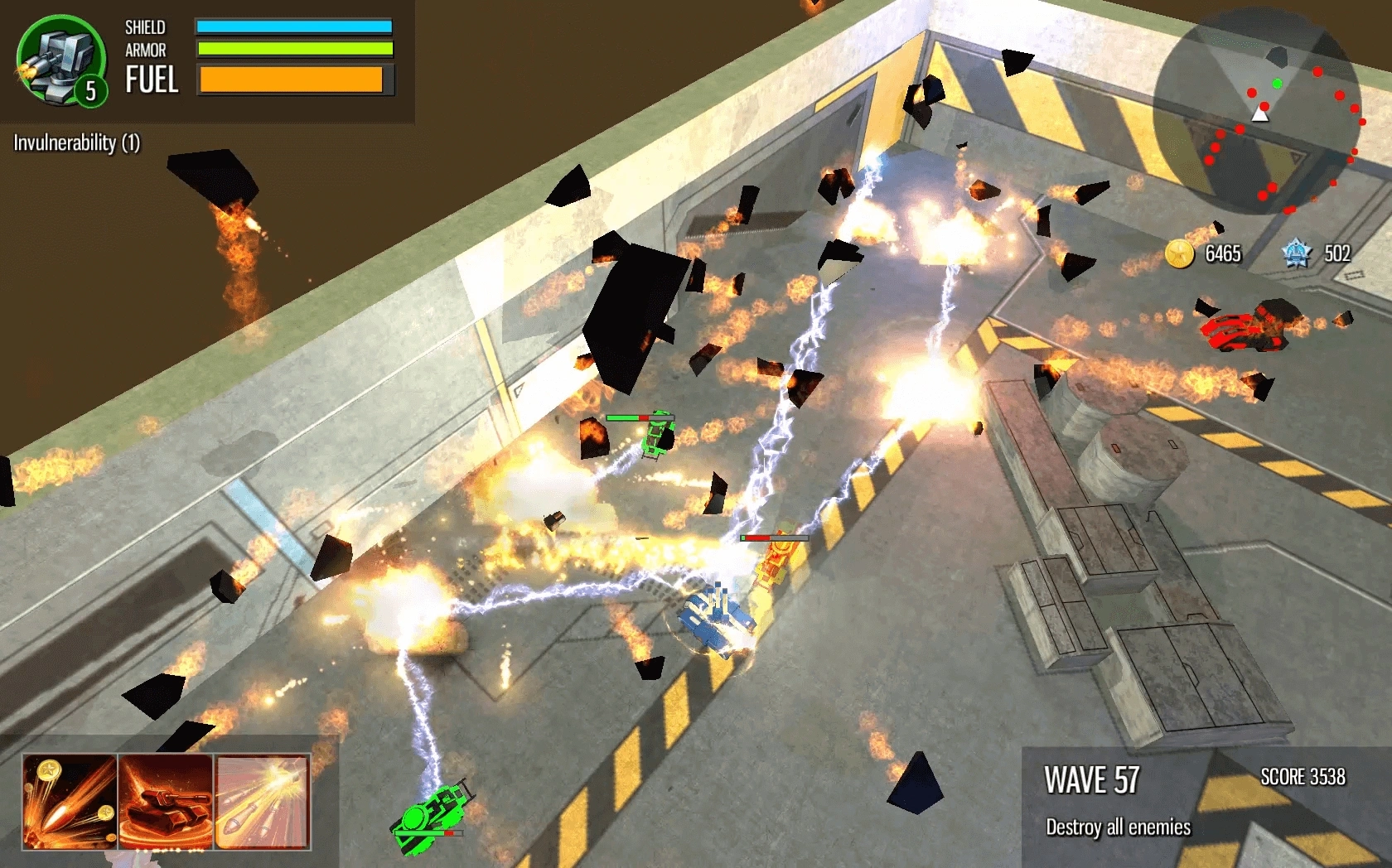Activate the red tank ability icon
This screenshot has height=868, width=1392.
point(166,801)
